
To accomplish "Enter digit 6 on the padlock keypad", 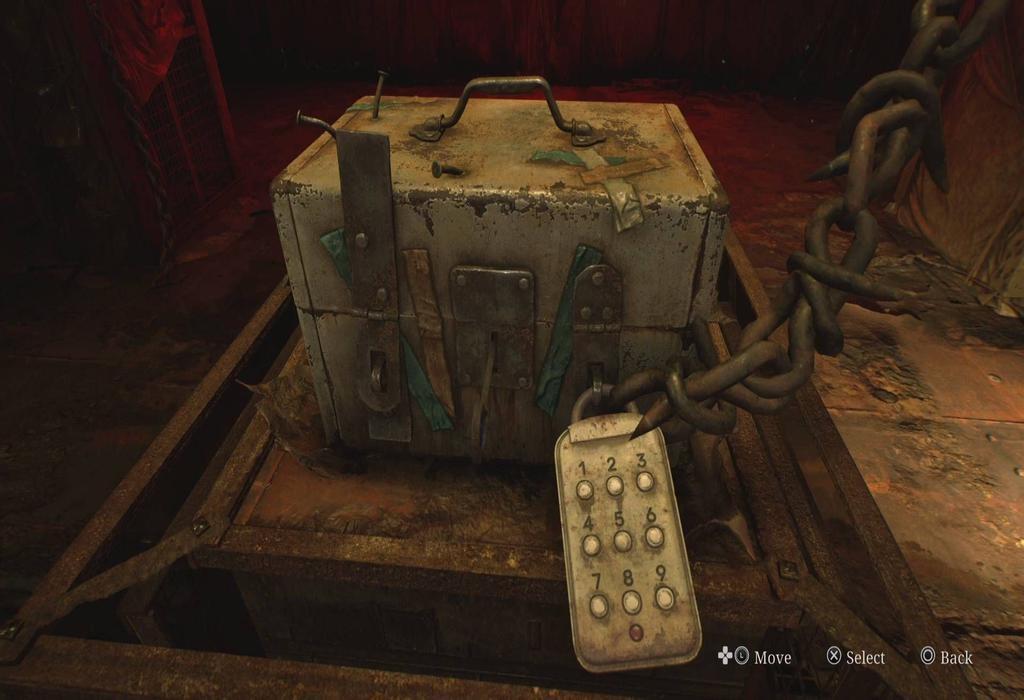I will point(654,537).
